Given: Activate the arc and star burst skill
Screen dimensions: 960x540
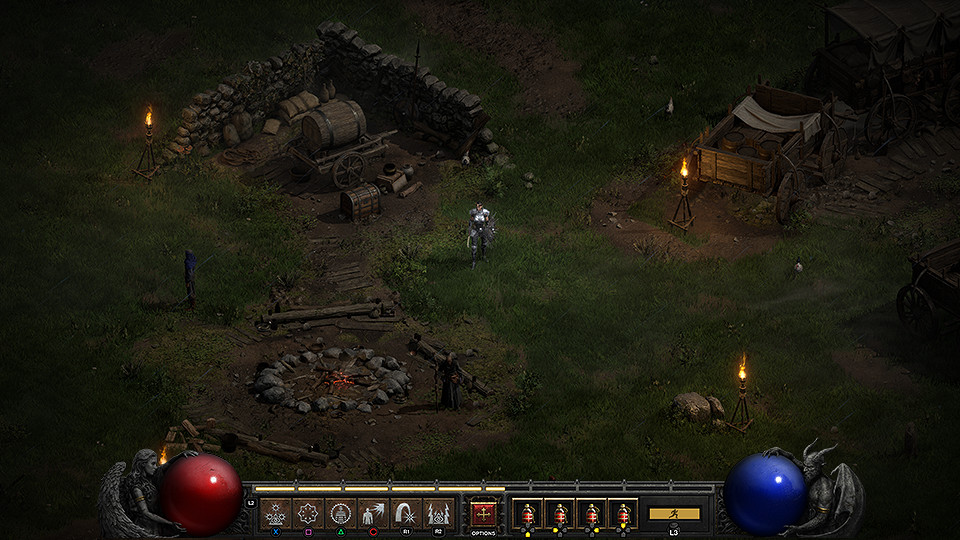Looking at the screenshot, I should click(405, 514).
